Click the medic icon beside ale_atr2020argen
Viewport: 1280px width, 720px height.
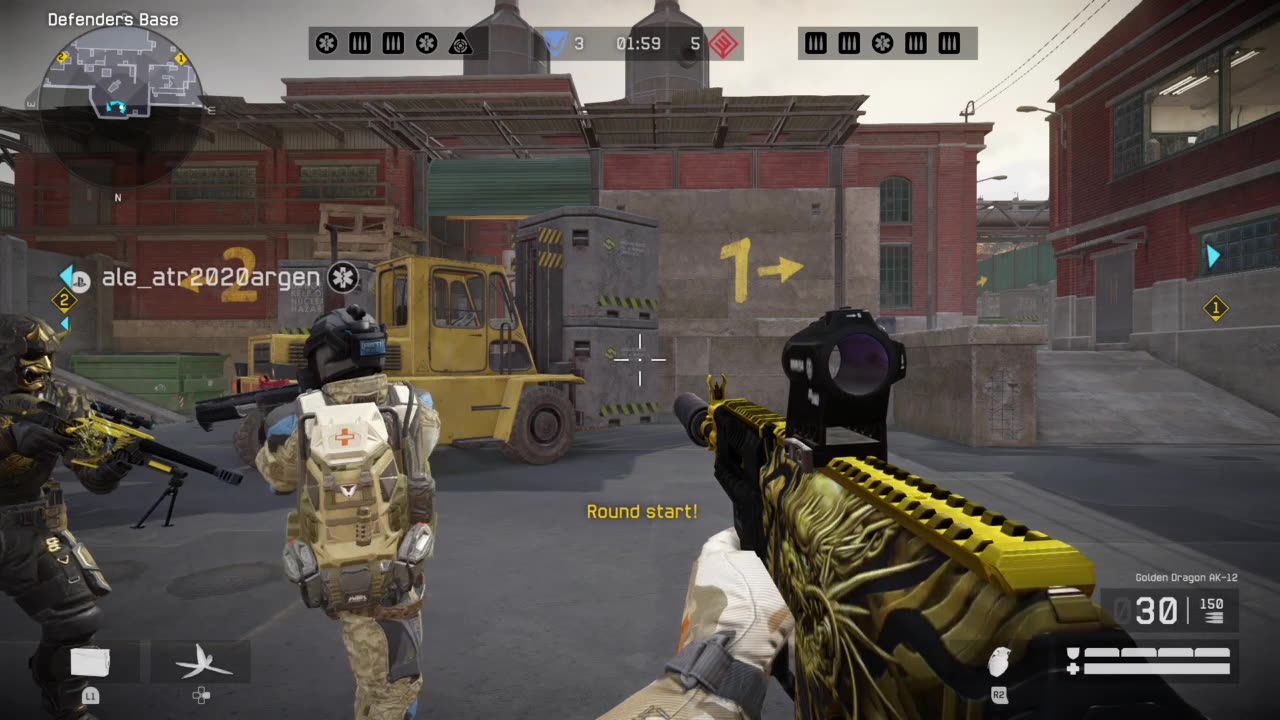click(343, 277)
